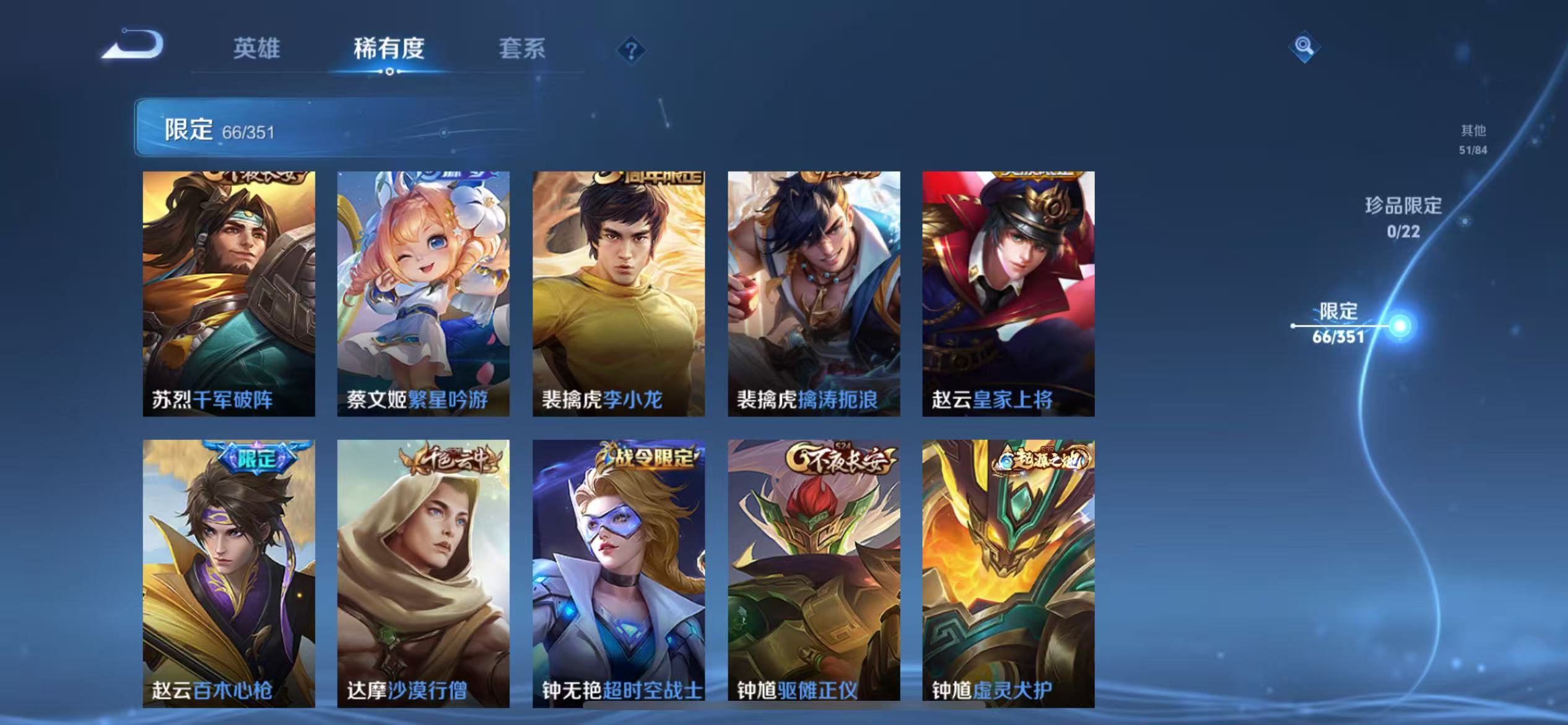The image size is (1568, 725).
Task: Jump to 其他 51/84 section on the right
Action: point(1474,141)
